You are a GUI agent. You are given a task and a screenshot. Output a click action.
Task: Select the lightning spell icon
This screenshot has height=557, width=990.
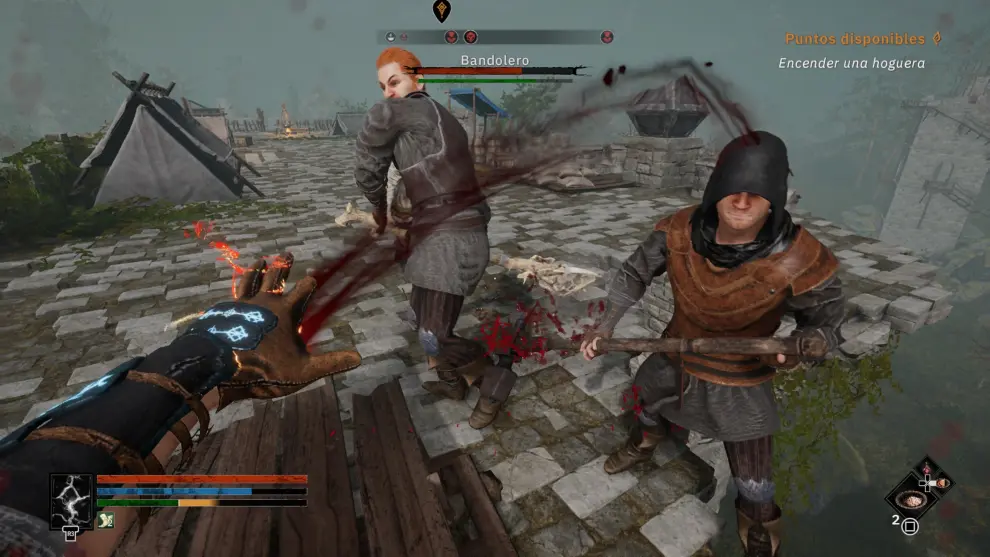pyautogui.click(x=72, y=500)
